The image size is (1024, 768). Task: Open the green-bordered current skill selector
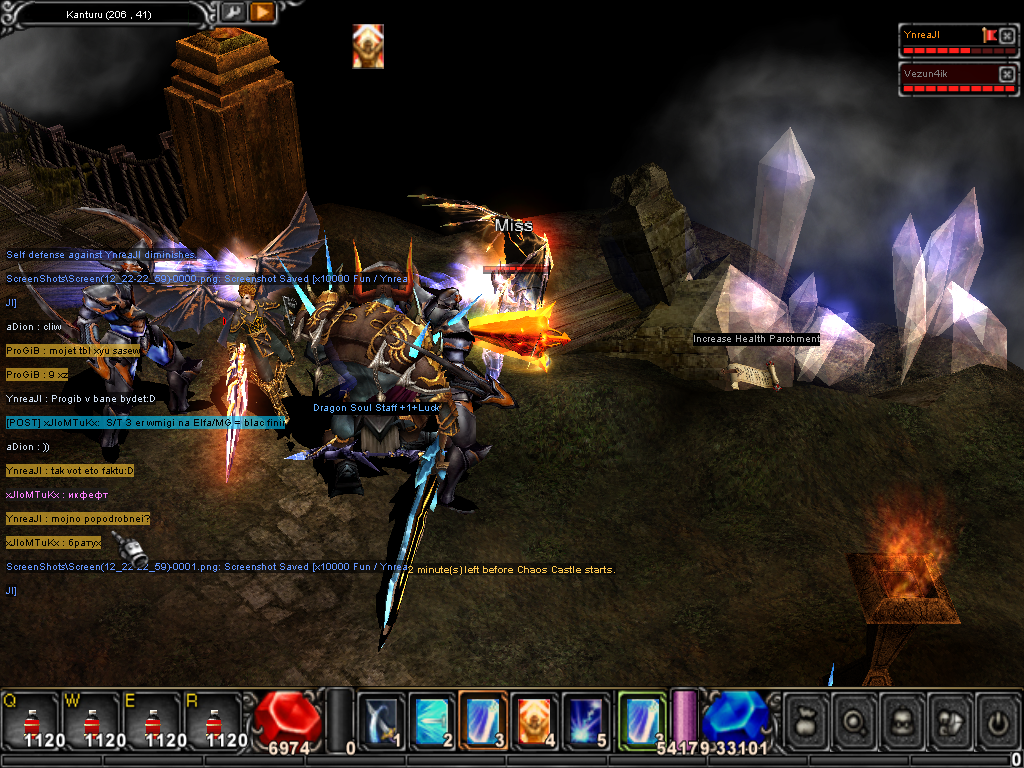pos(641,720)
